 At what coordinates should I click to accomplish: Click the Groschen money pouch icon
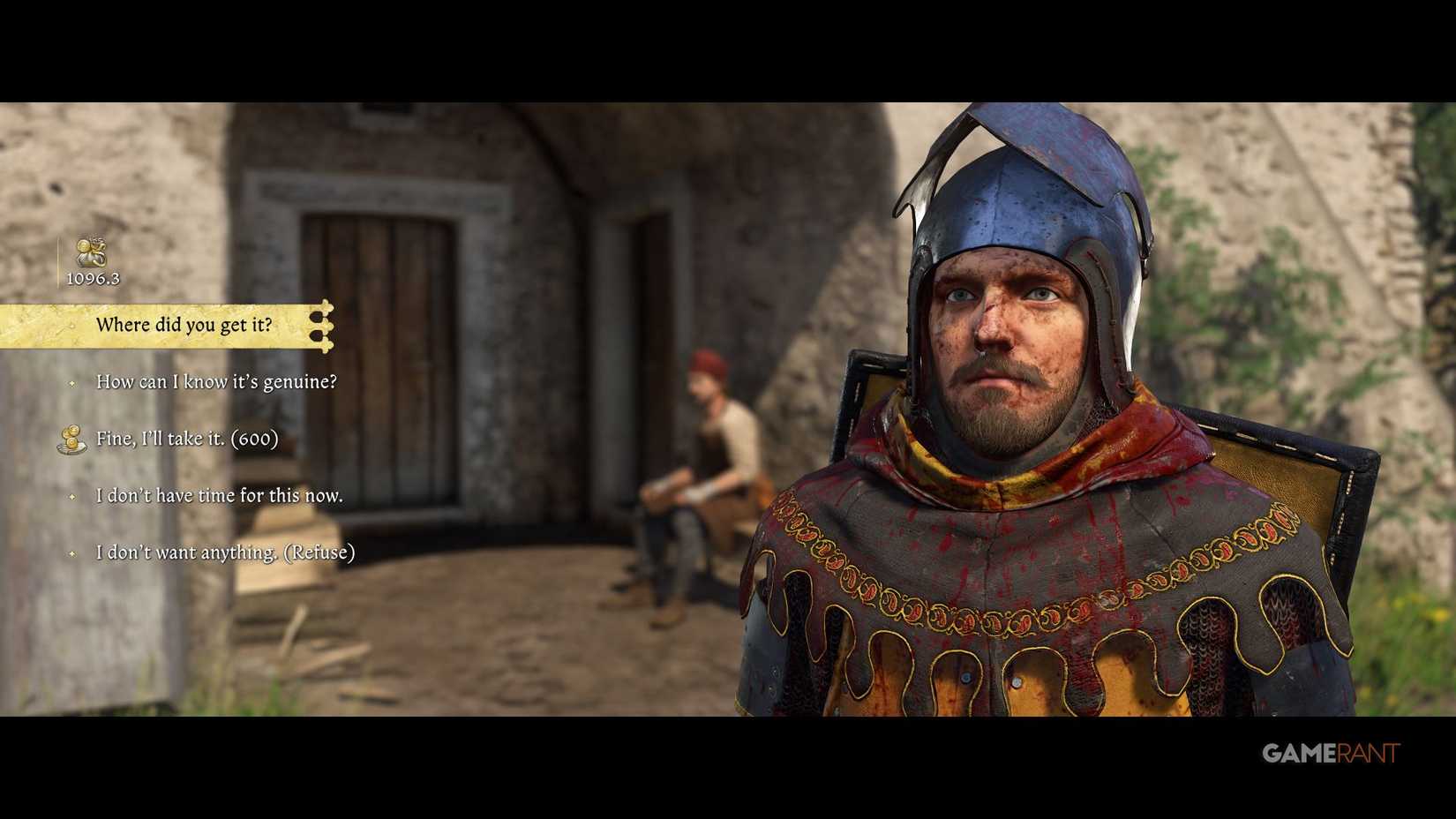91,254
